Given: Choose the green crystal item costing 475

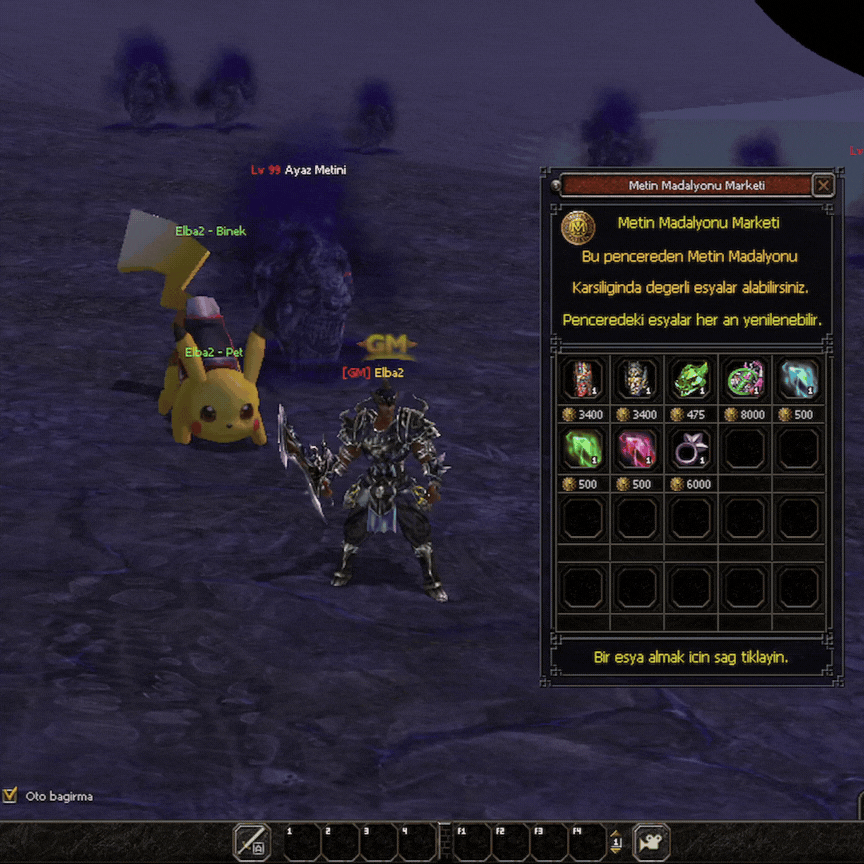Looking at the screenshot, I should (x=691, y=379).
